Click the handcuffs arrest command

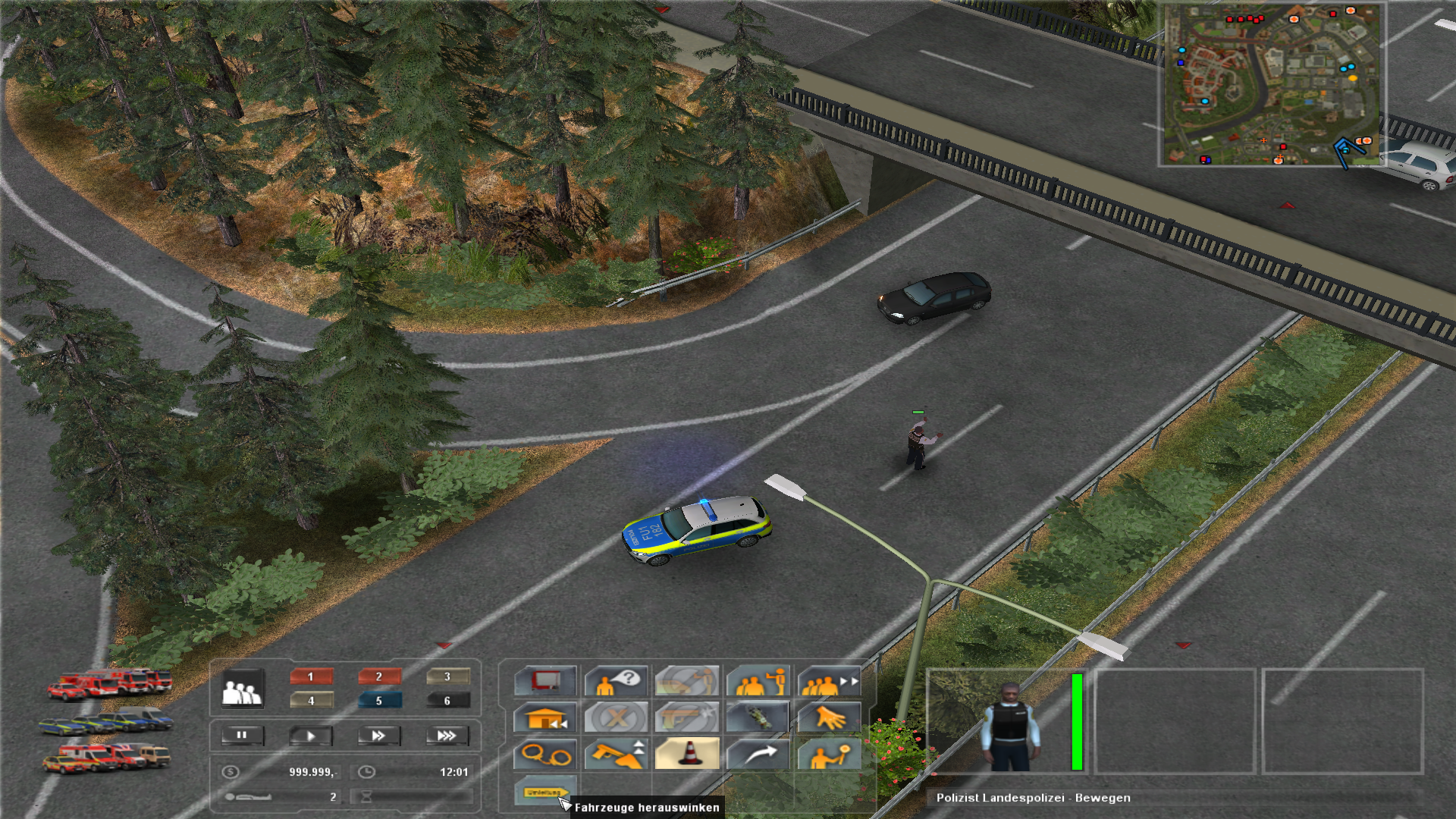coord(545,755)
